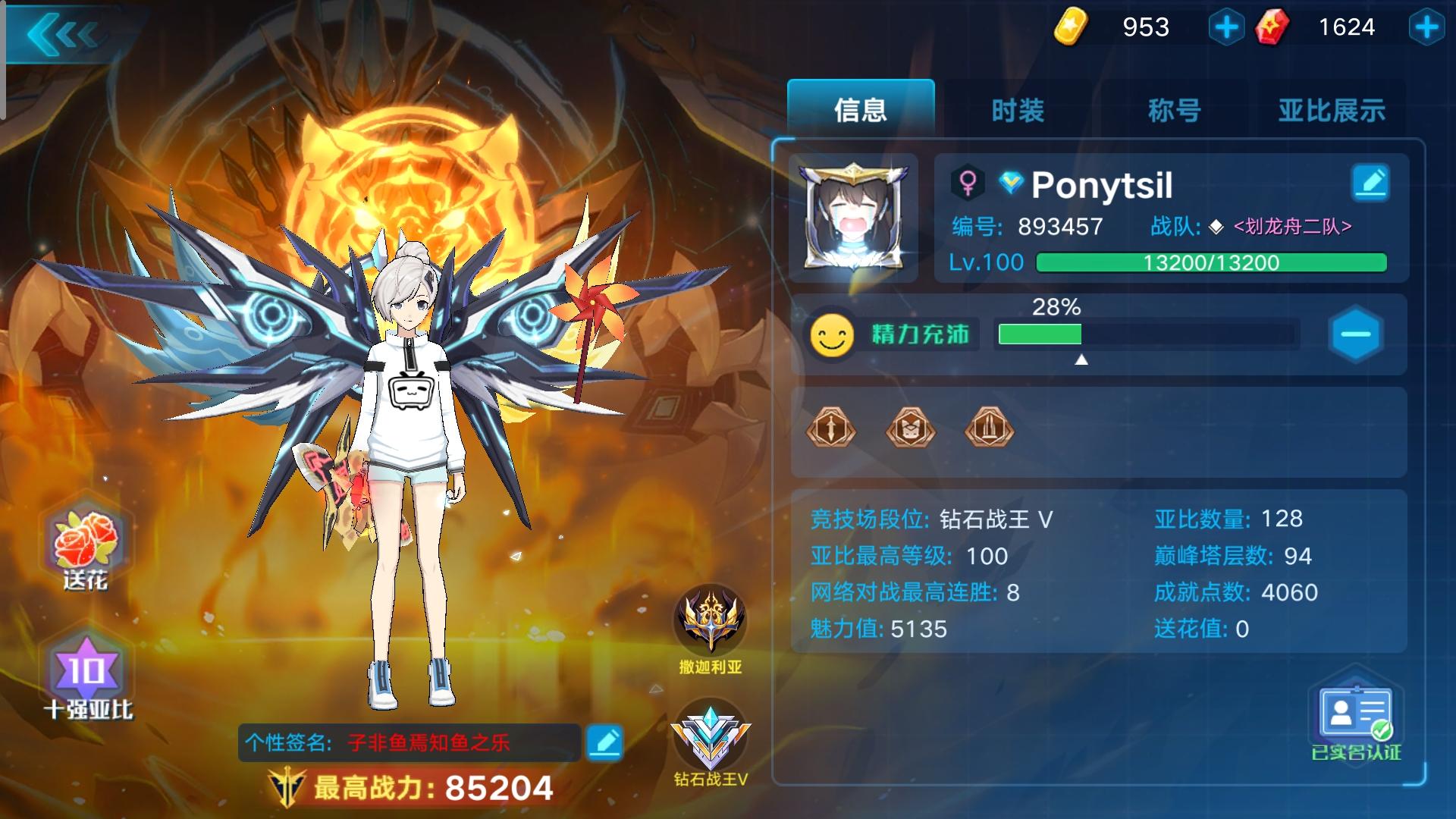Open the 称号 tab

(x=1174, y=110)
